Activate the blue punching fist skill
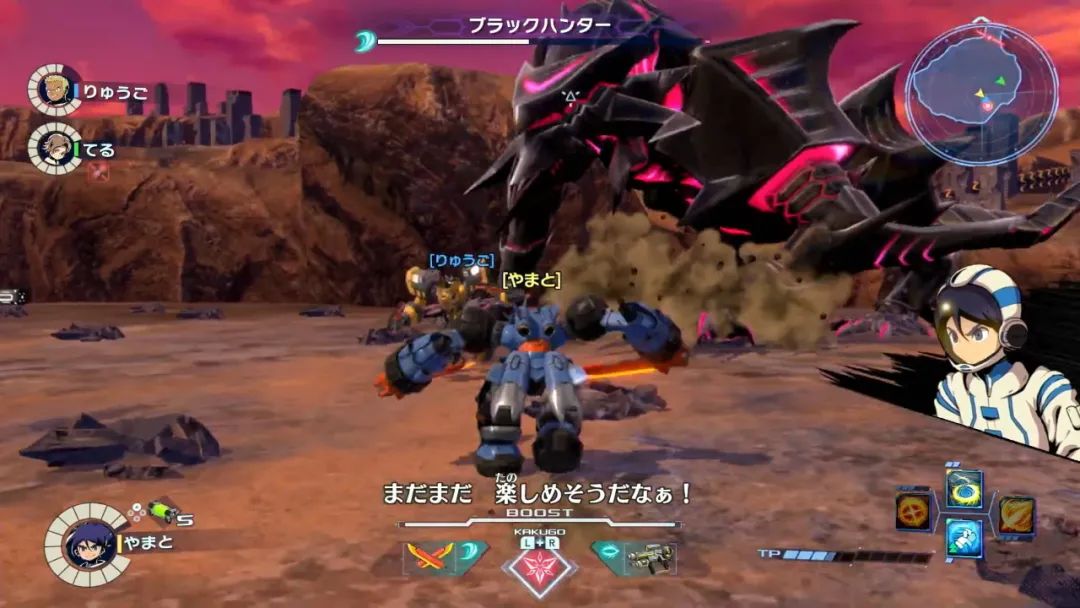The width and height of the screenshot is (1080, 608). (965, 537)
